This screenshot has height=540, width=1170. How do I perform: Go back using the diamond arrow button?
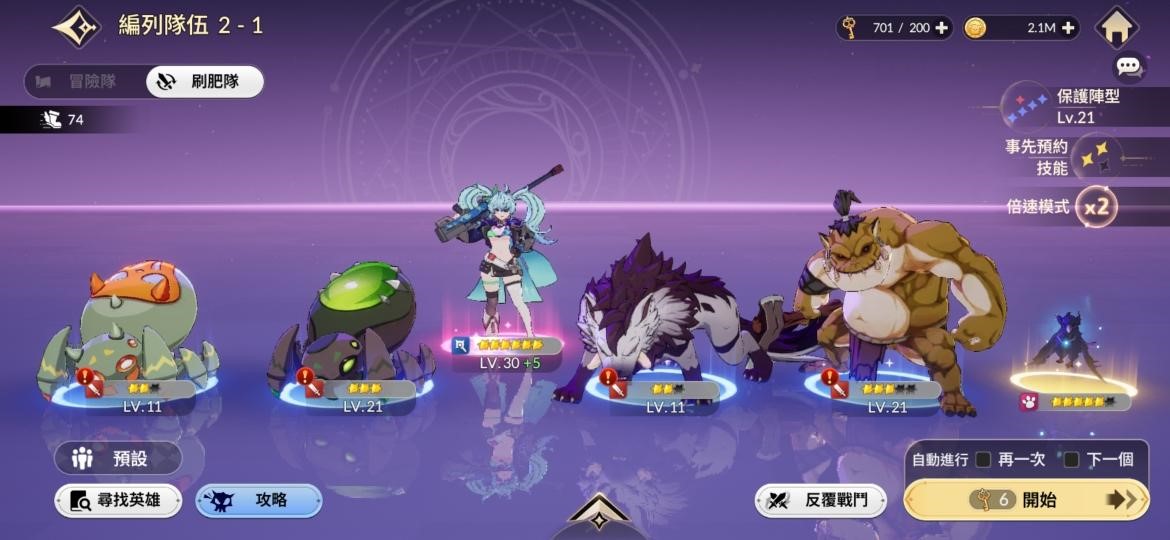point(76,27)
